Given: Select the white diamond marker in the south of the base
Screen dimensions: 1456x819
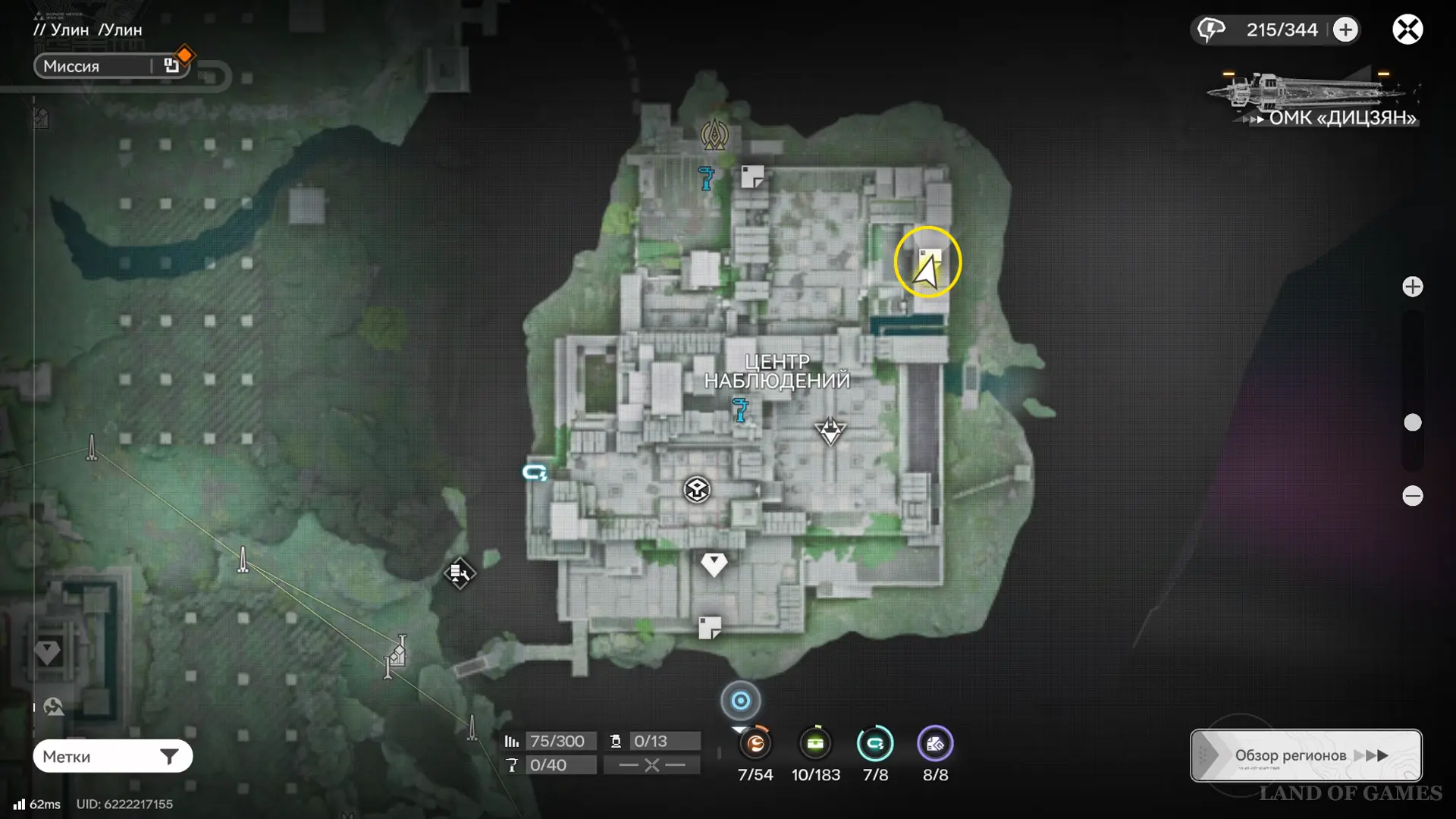Looking at the screenshot, I should [x=714, y=563].
